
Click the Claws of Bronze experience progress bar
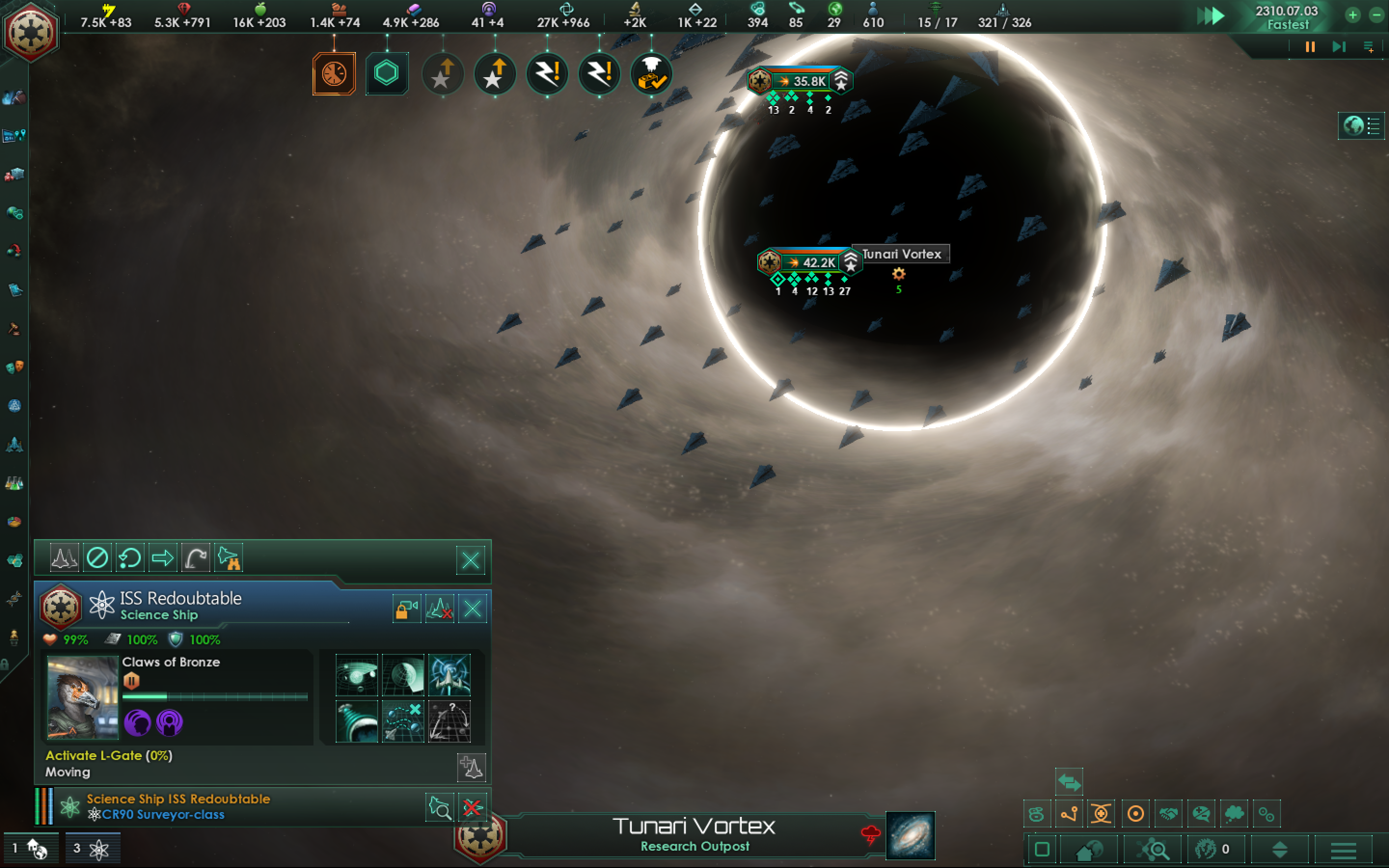[215, 696]
